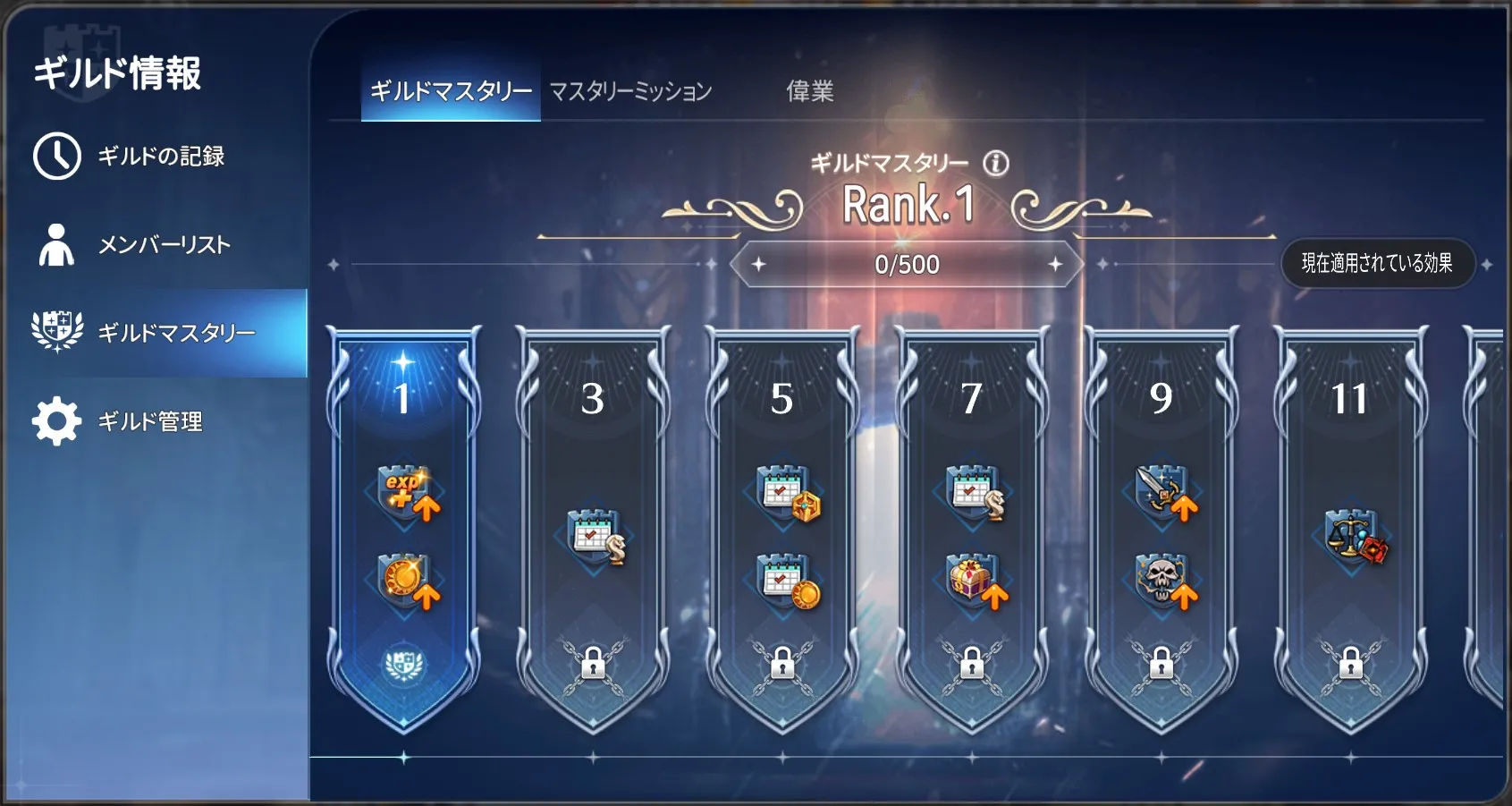Click the lock icon on Rank 3 banner

pos(596,666)
